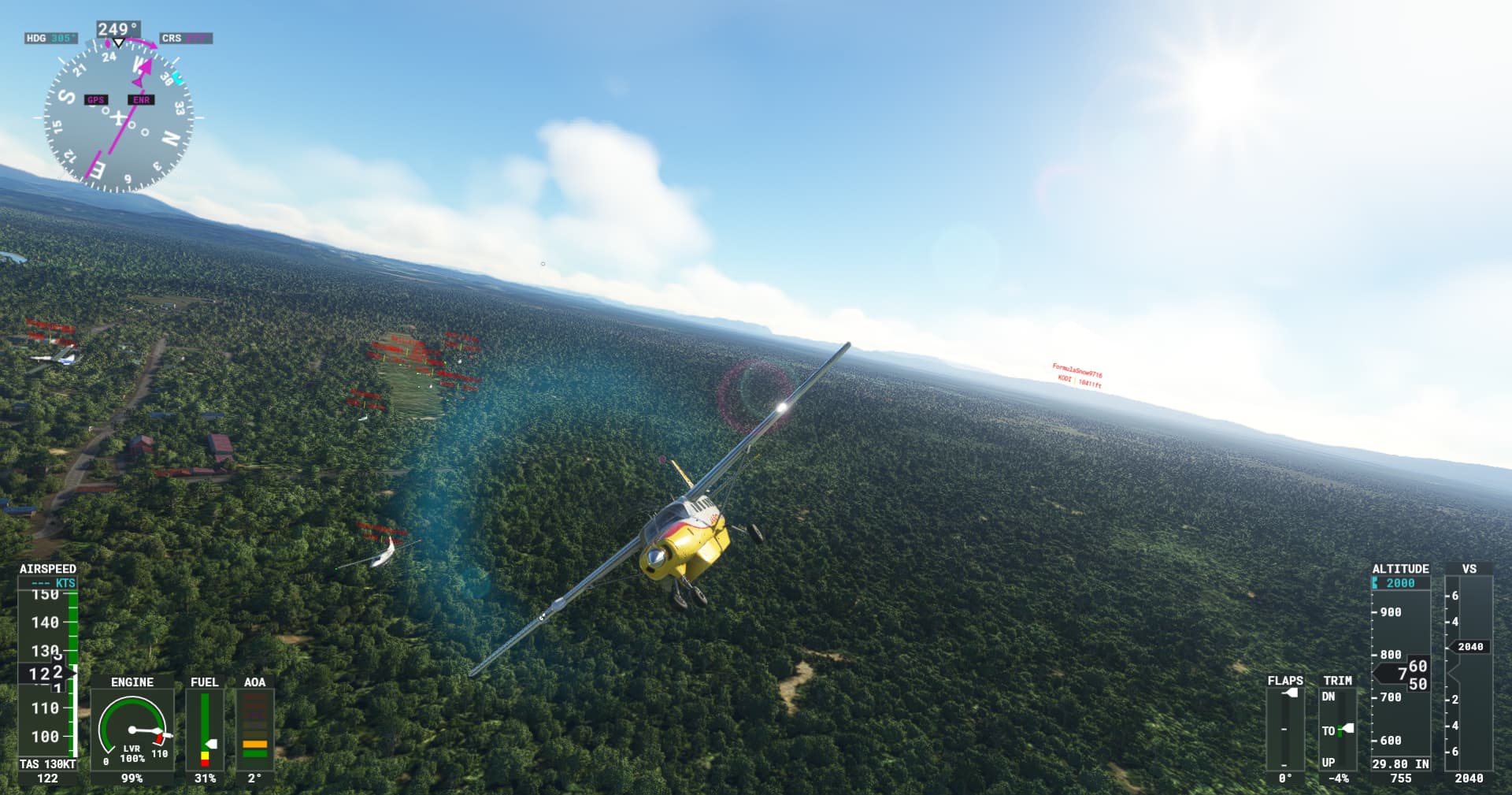Toggle the GPS mode indicator

coord(97,100)
